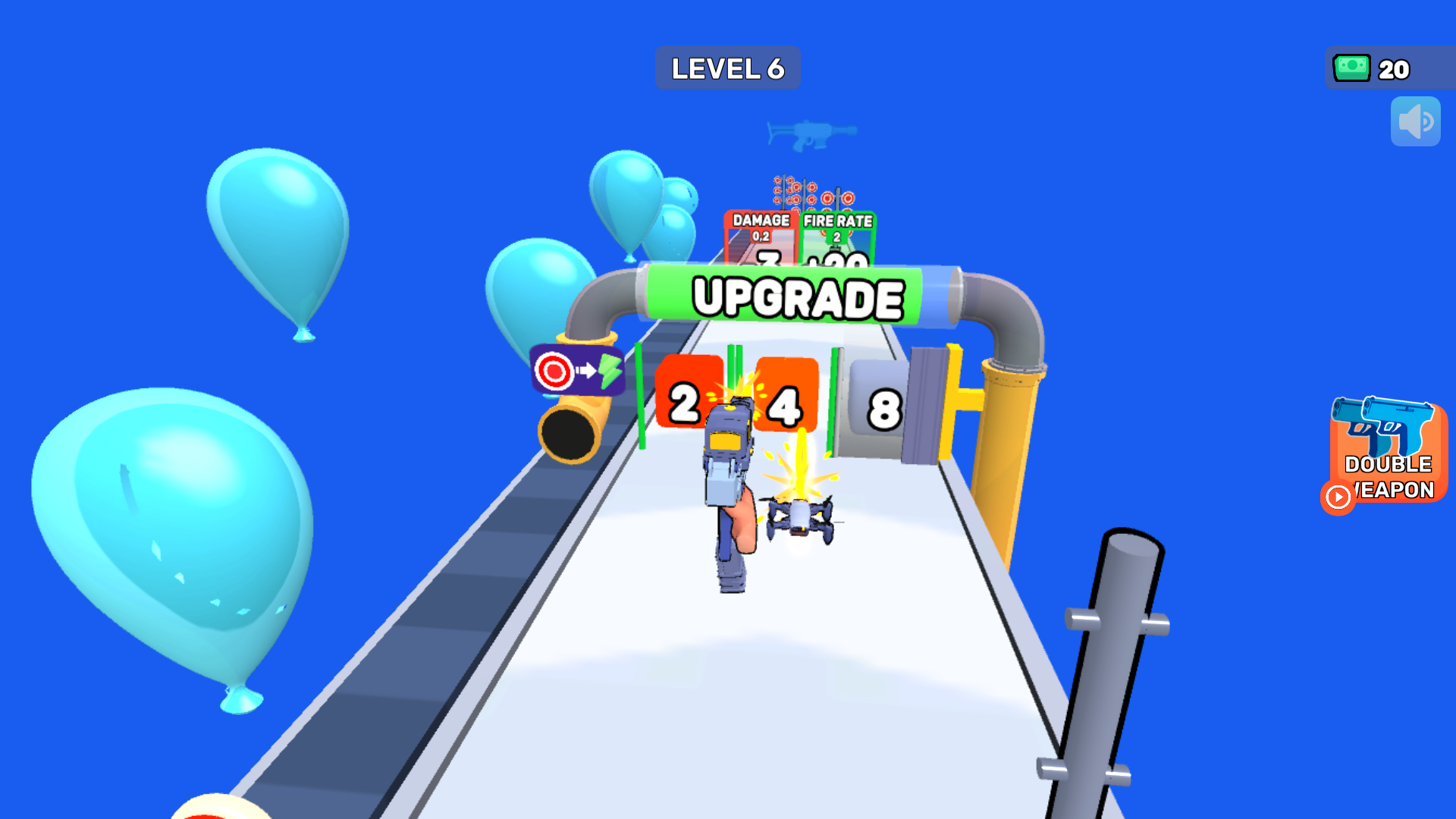Click the cash money icon
The width and height of the screenshot is (1456, 819).
pyautogui.click(x=1352, y=68)
